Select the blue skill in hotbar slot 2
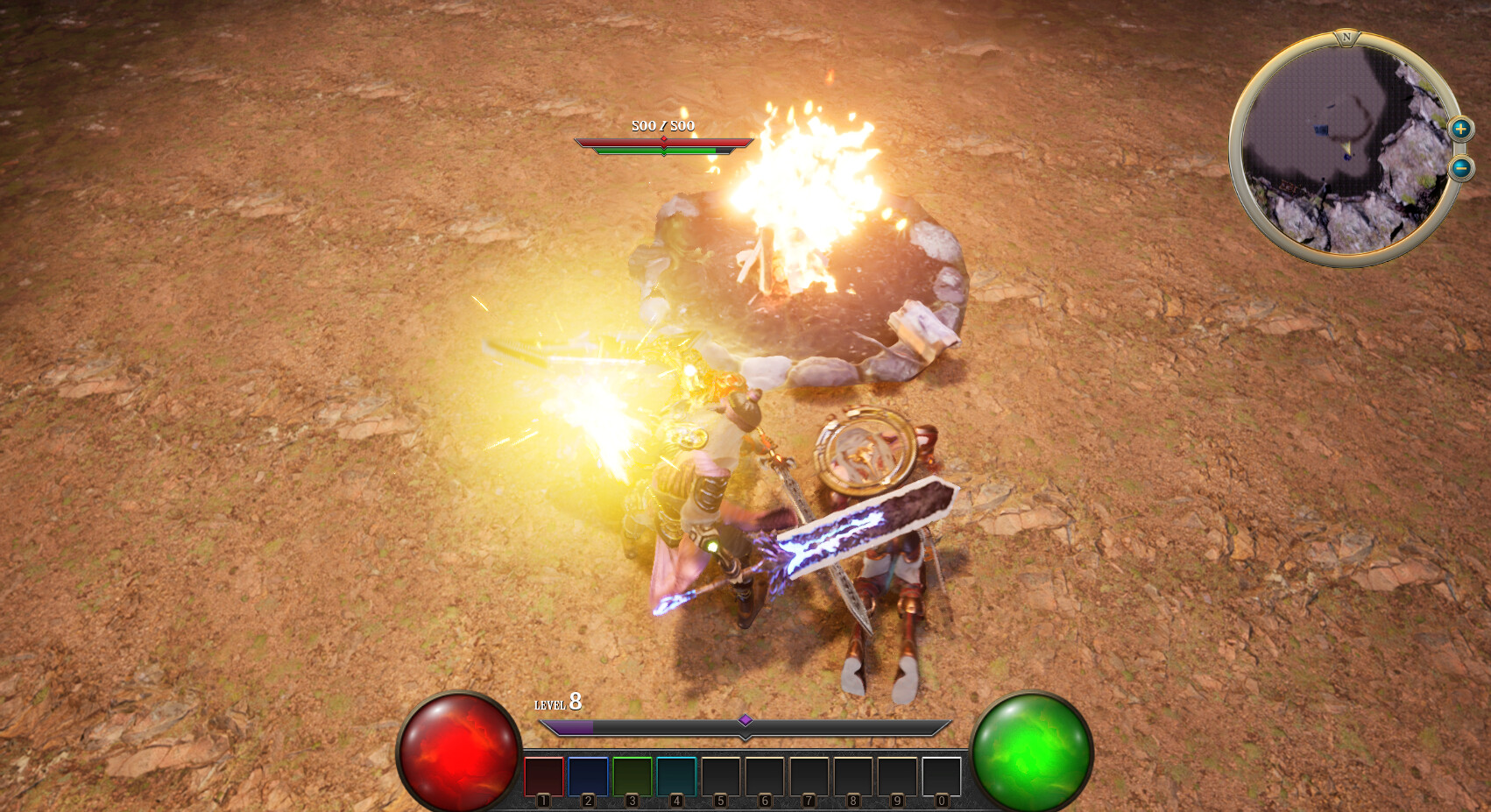 [x=588, y=777]
